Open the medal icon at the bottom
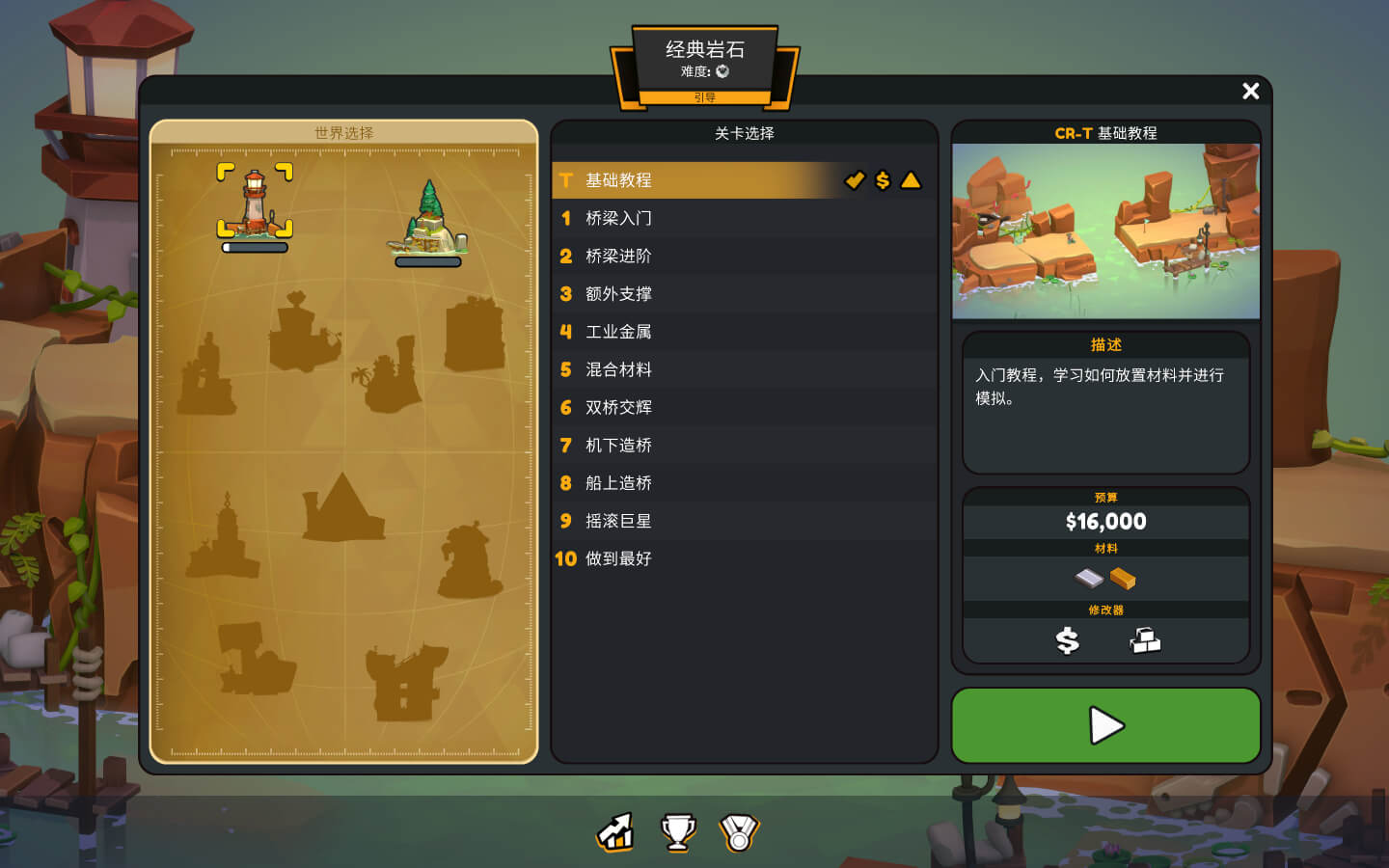The height and width of the screenshot is (868, 1389). click(739, 832)
